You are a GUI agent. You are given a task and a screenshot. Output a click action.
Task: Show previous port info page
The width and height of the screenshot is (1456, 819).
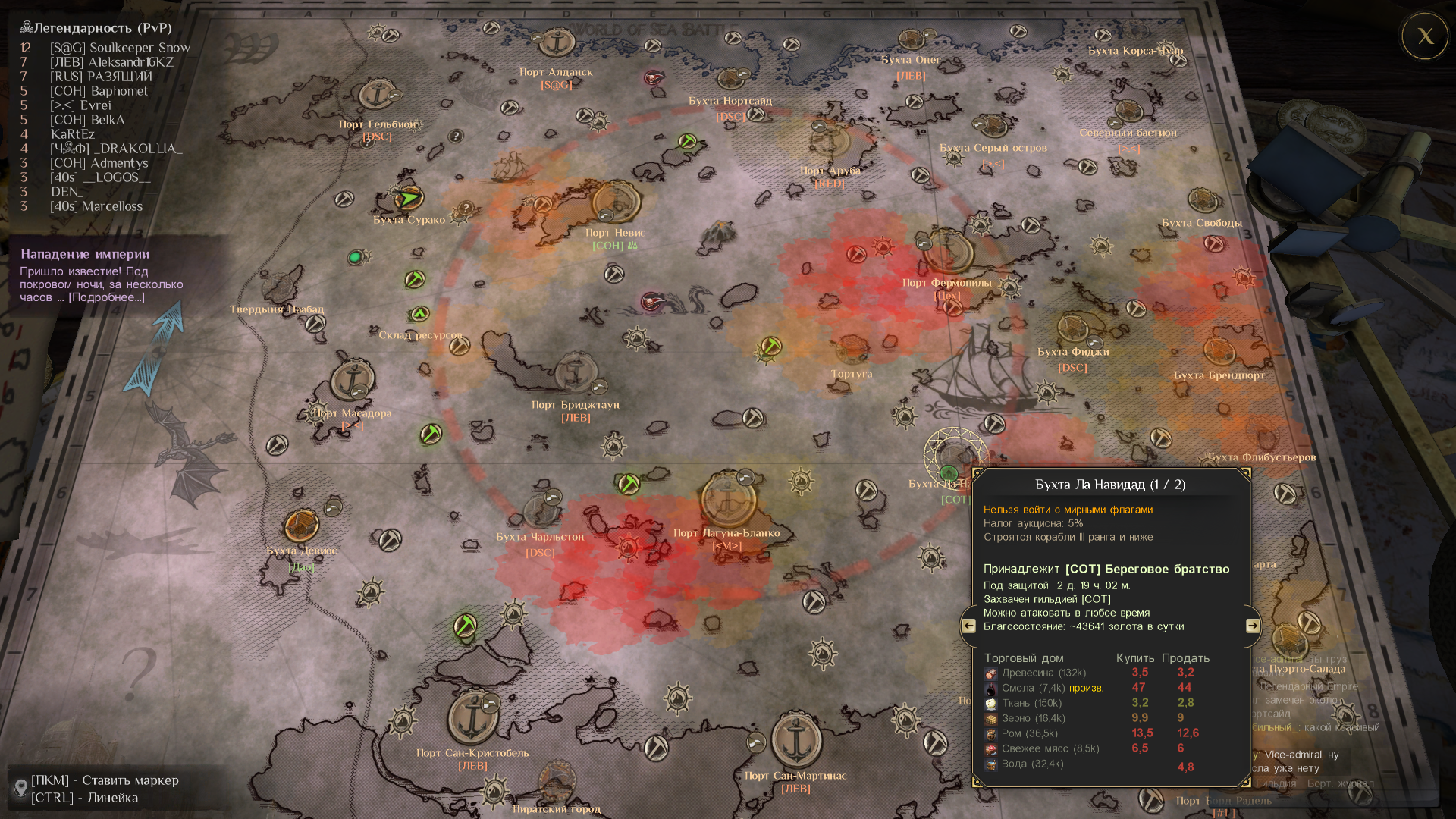[x=968, y=626]
